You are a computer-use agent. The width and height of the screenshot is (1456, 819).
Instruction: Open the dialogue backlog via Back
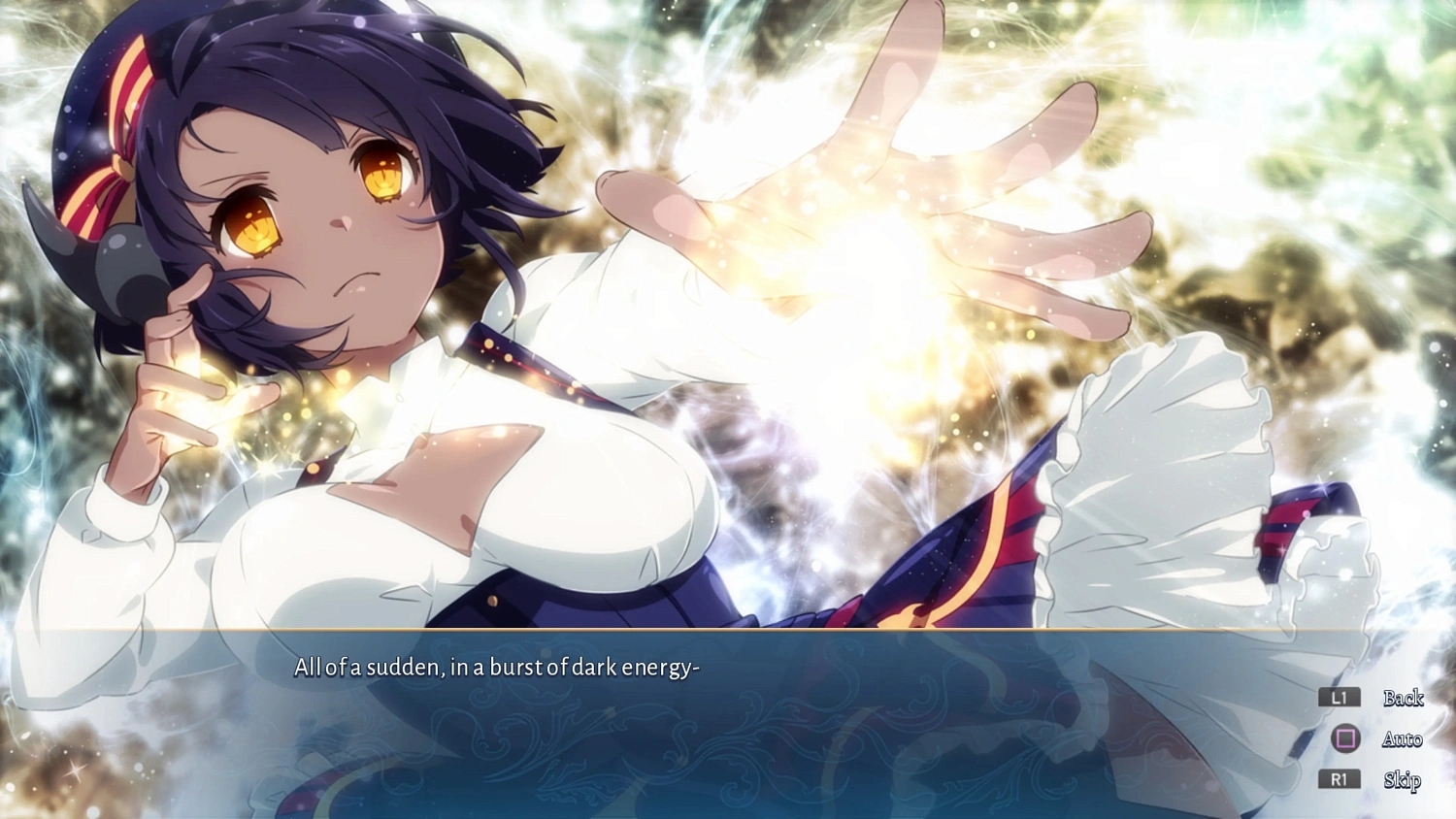pos(1404,699)
